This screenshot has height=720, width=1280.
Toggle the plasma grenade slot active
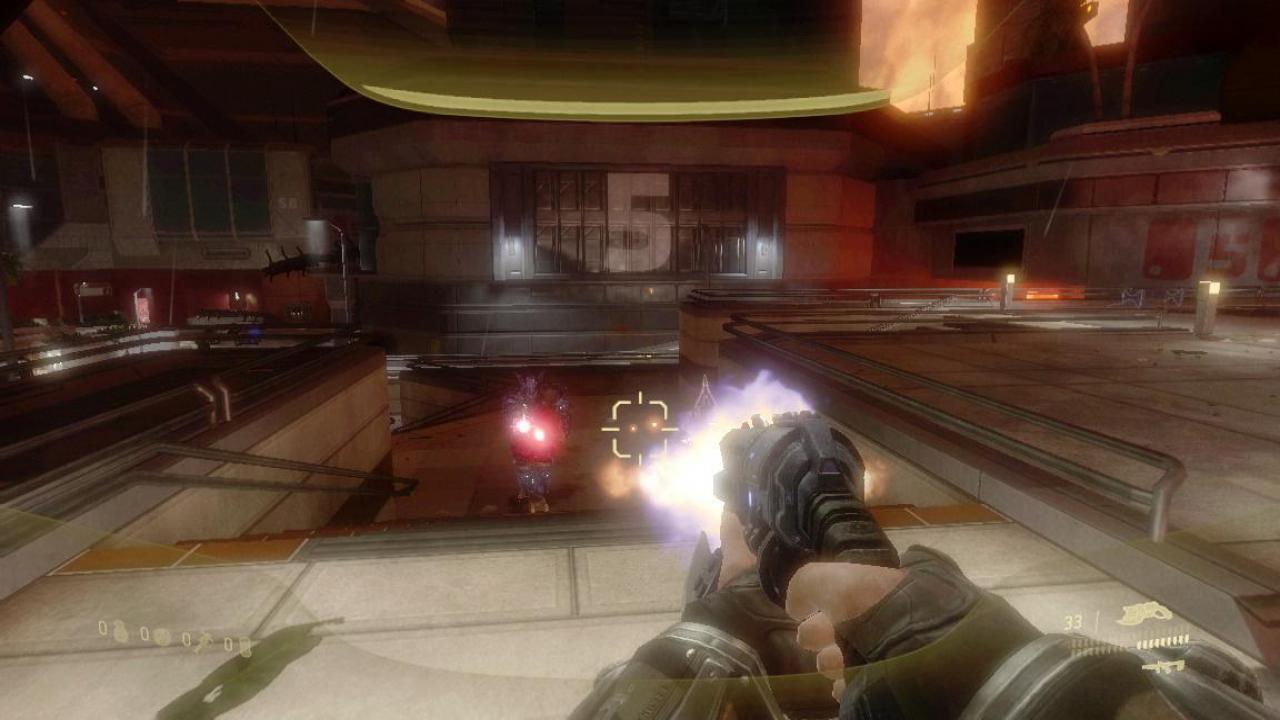tap(161, 638)
